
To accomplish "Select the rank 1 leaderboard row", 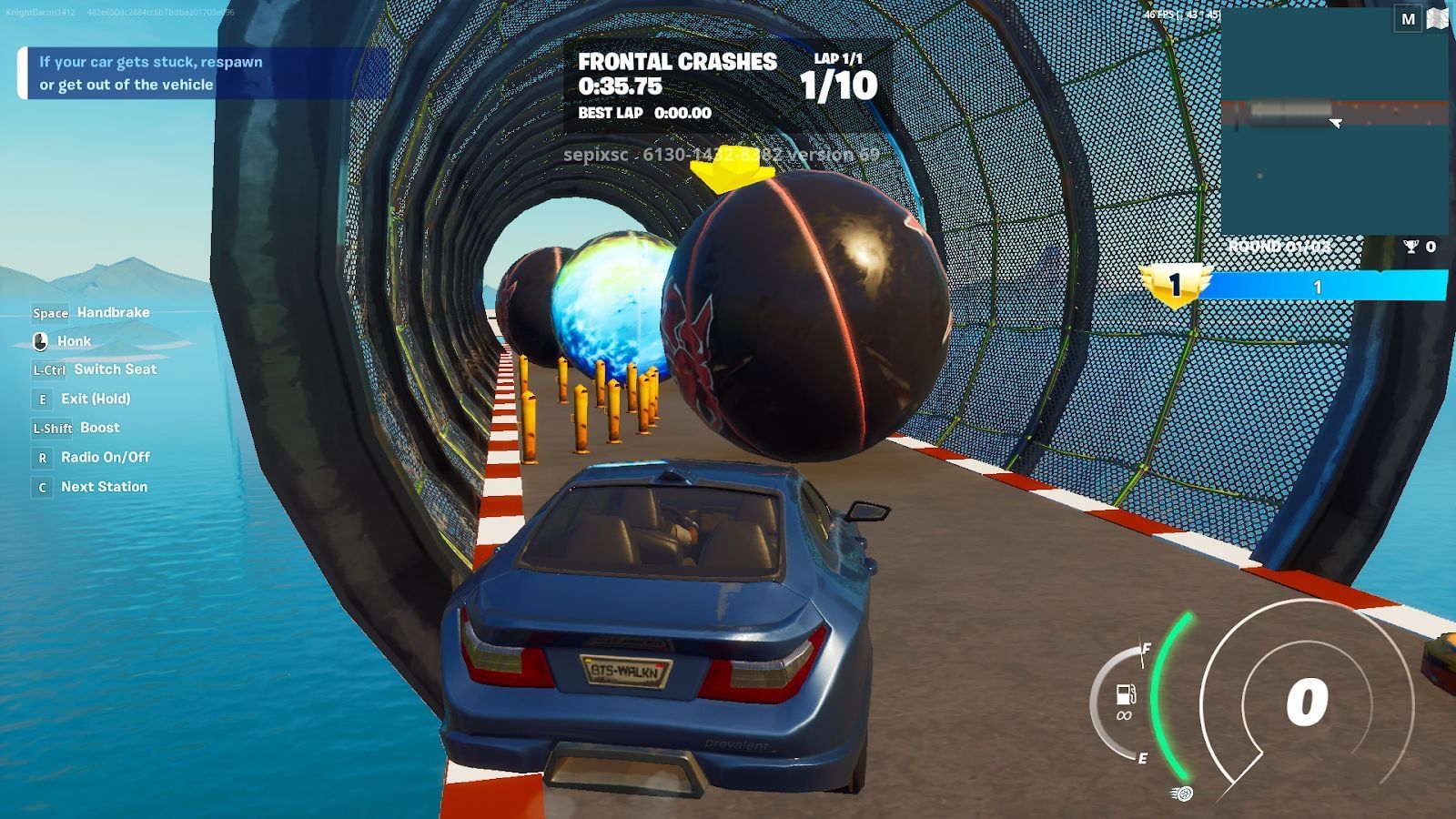I will click(1318, 287).
